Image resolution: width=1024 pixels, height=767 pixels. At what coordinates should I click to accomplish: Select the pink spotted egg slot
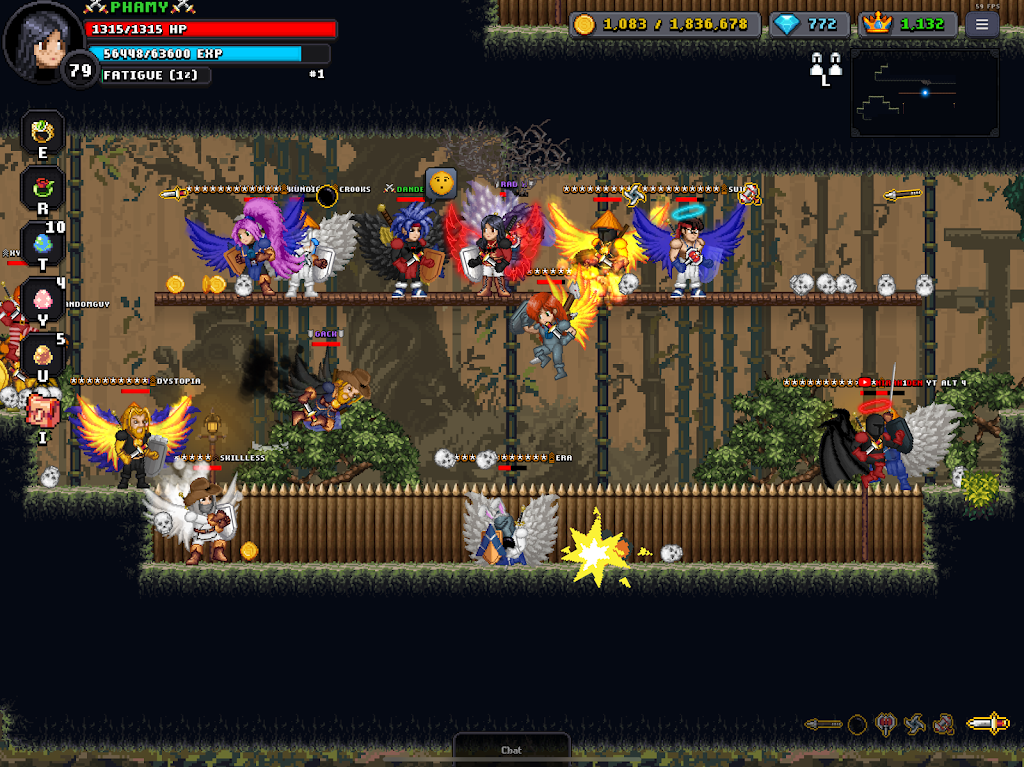click(x=43, y=299)
